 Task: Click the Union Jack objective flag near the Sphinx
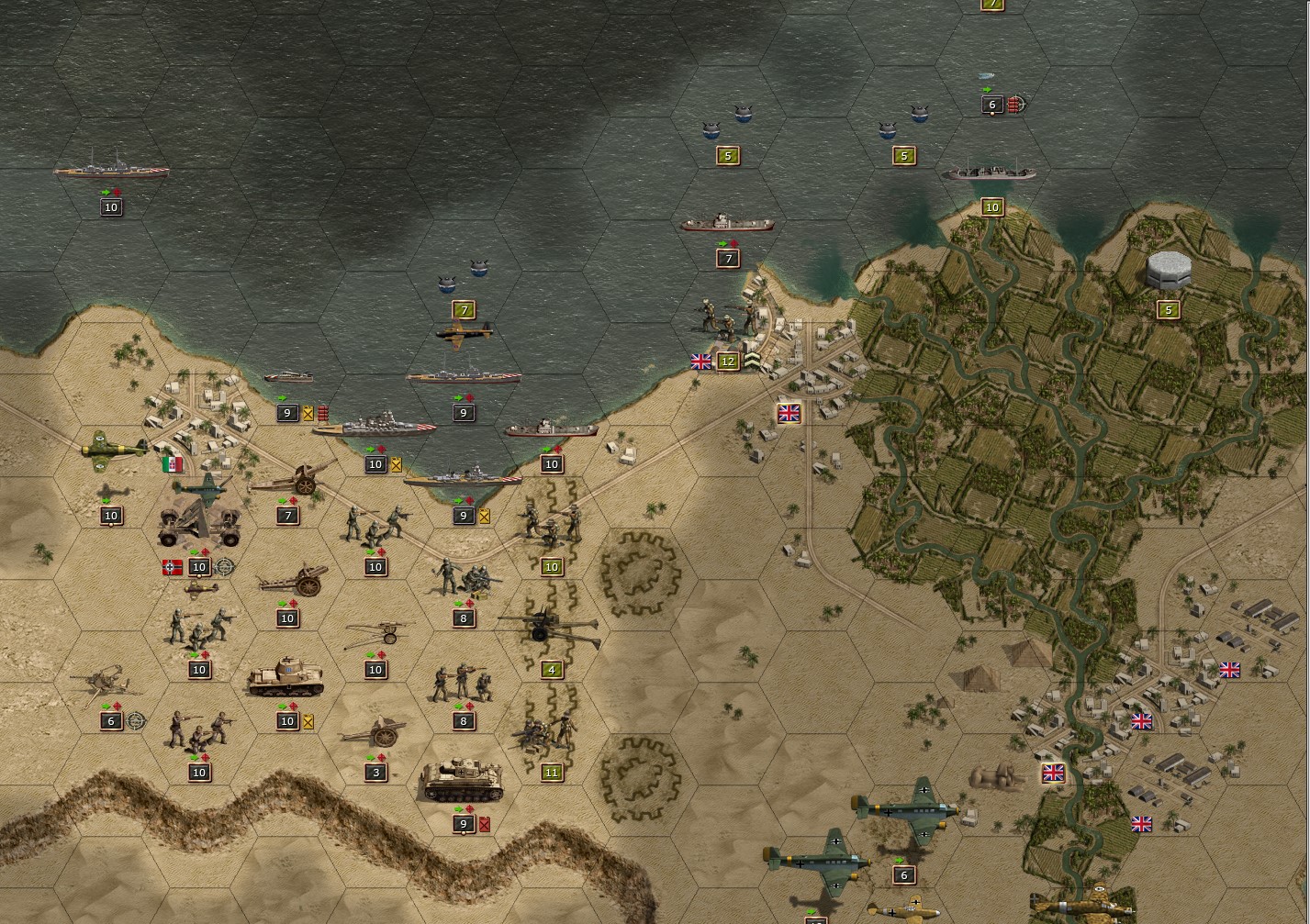[x=1053, y=772]
